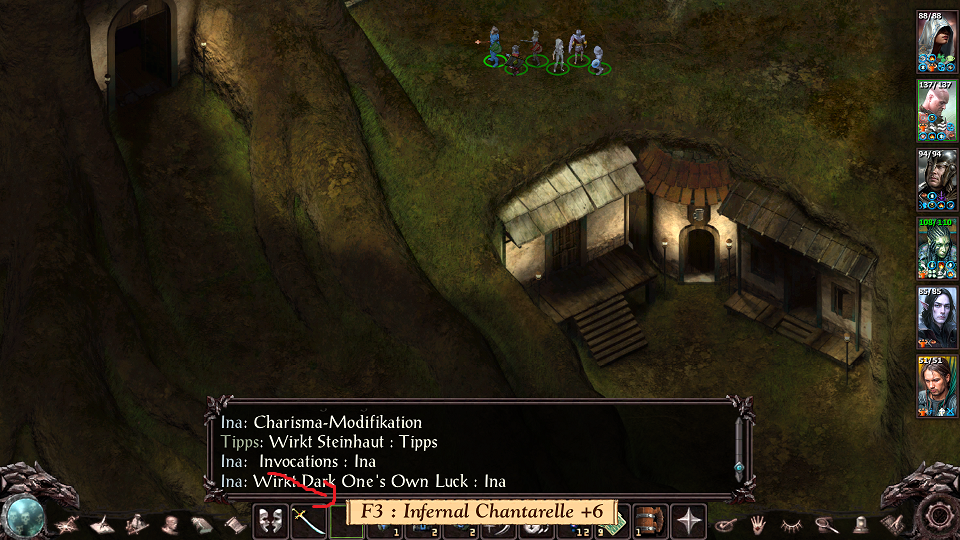960x540 pixels.
Task: Click the open hand icon
Action: pos(759,522)
